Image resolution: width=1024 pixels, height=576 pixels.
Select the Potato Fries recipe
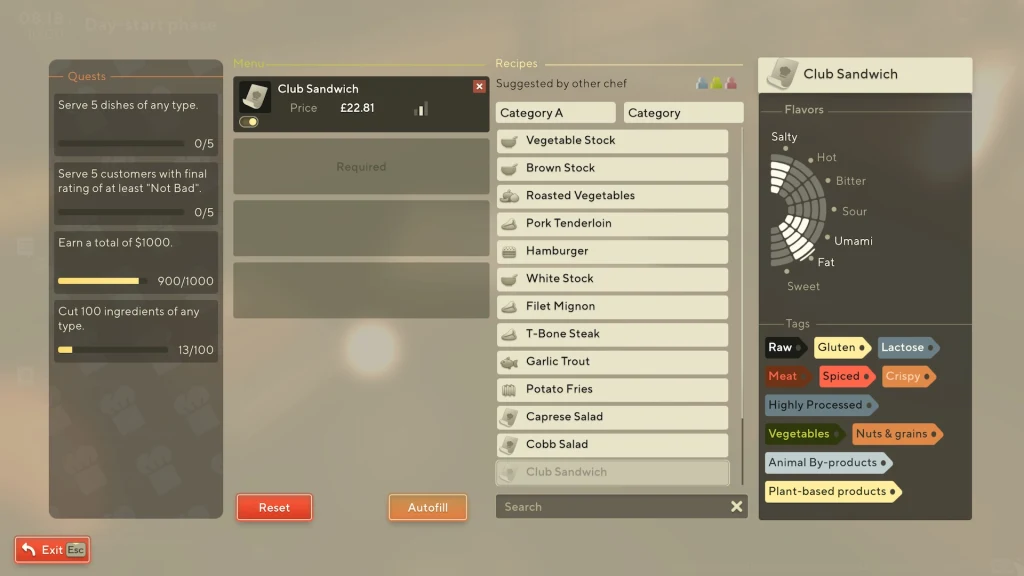coord(612,389)
